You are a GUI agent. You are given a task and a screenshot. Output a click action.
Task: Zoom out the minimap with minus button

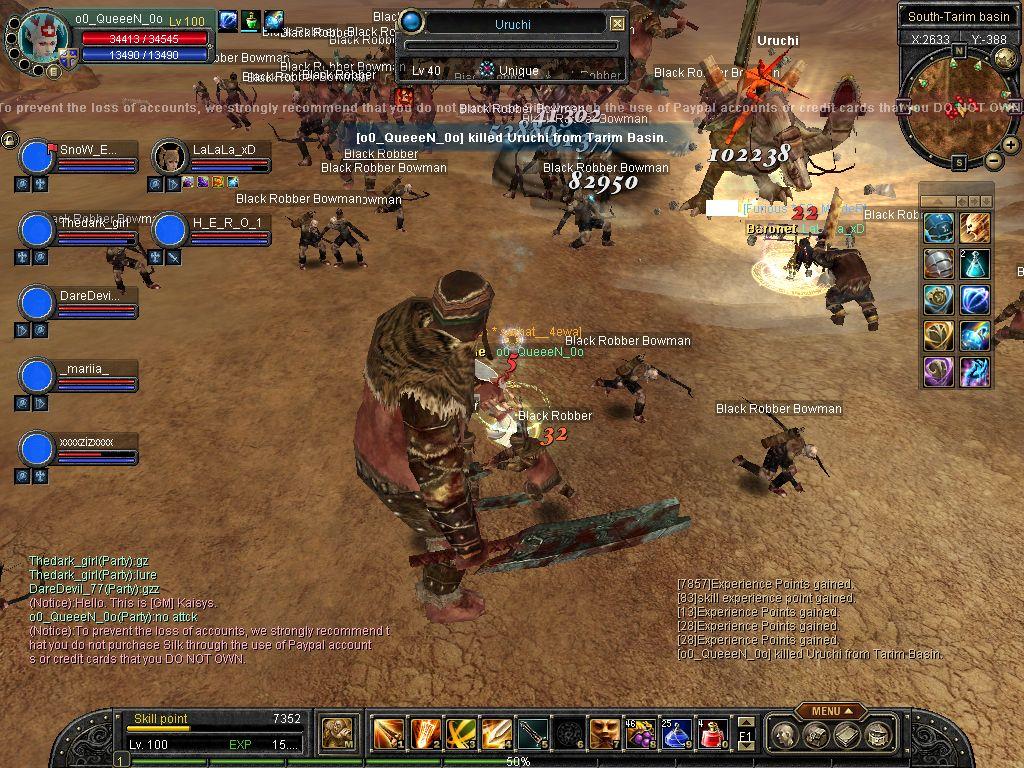coord(993,160)
